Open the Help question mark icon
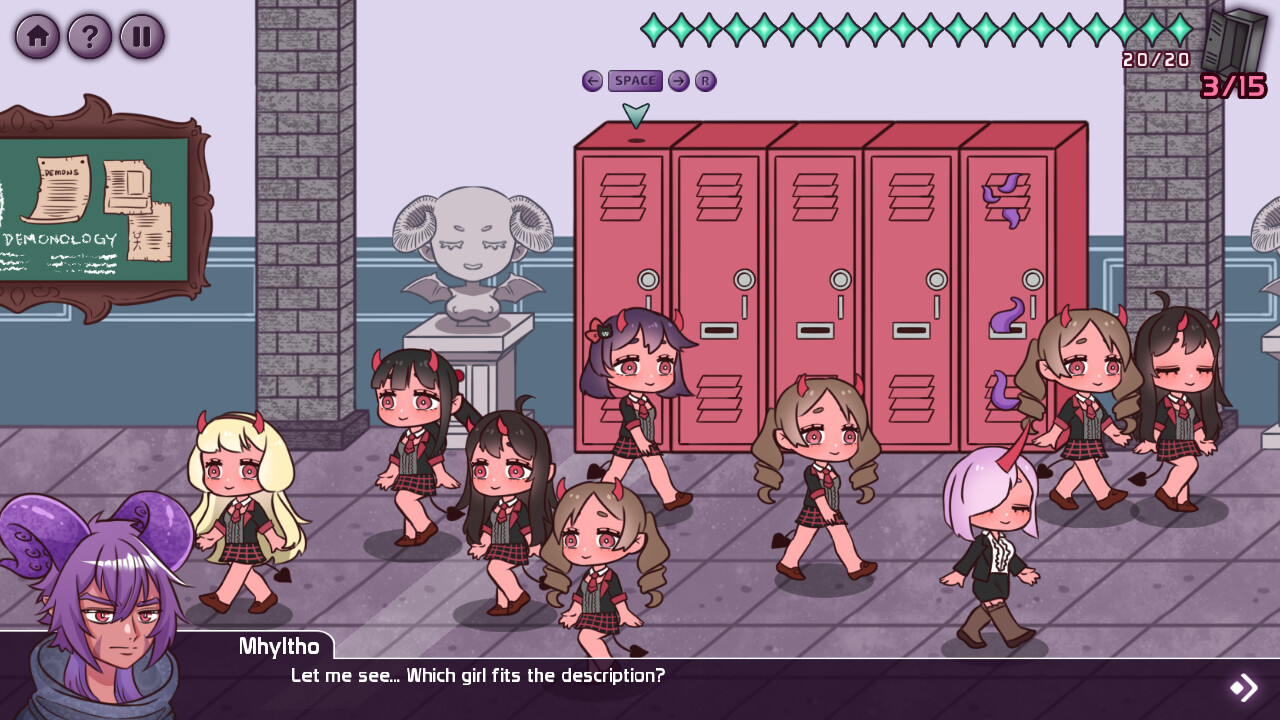This screenshot has width=1280, height=720. [89, 36]
